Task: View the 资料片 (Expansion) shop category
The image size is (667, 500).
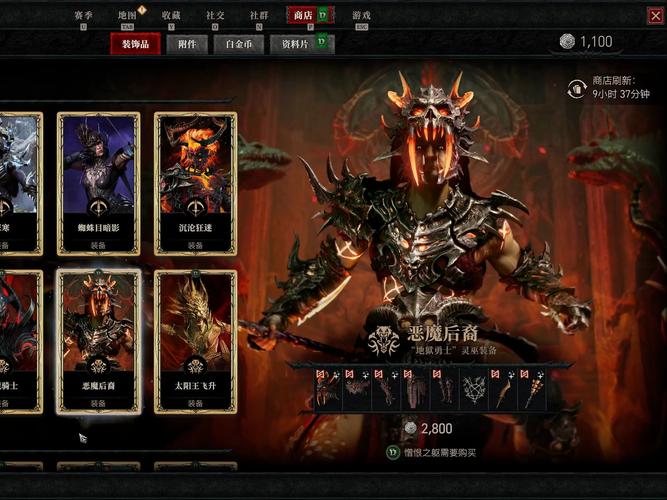Action: point(294,44)
